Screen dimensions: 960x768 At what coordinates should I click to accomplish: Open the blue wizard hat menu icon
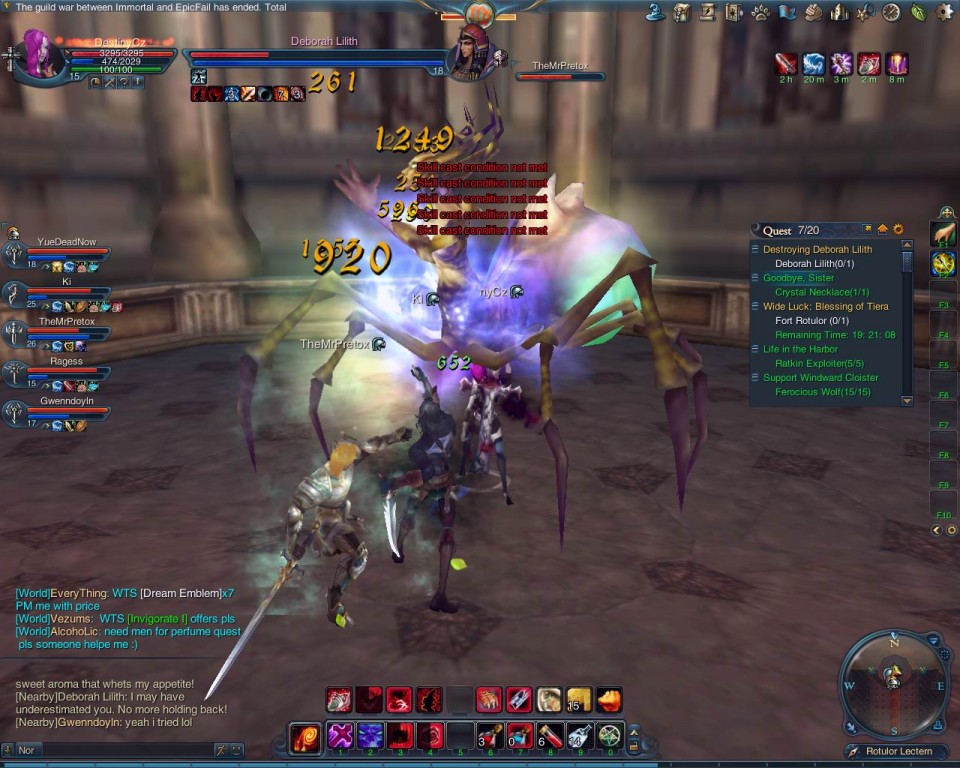pos(656,12)
